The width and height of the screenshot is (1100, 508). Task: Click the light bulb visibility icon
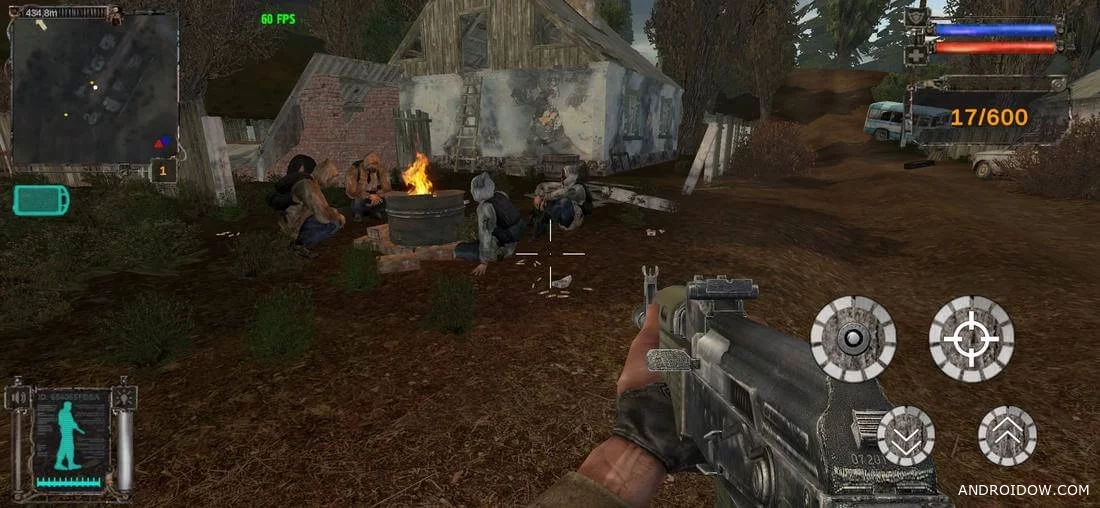click(123, 397)
